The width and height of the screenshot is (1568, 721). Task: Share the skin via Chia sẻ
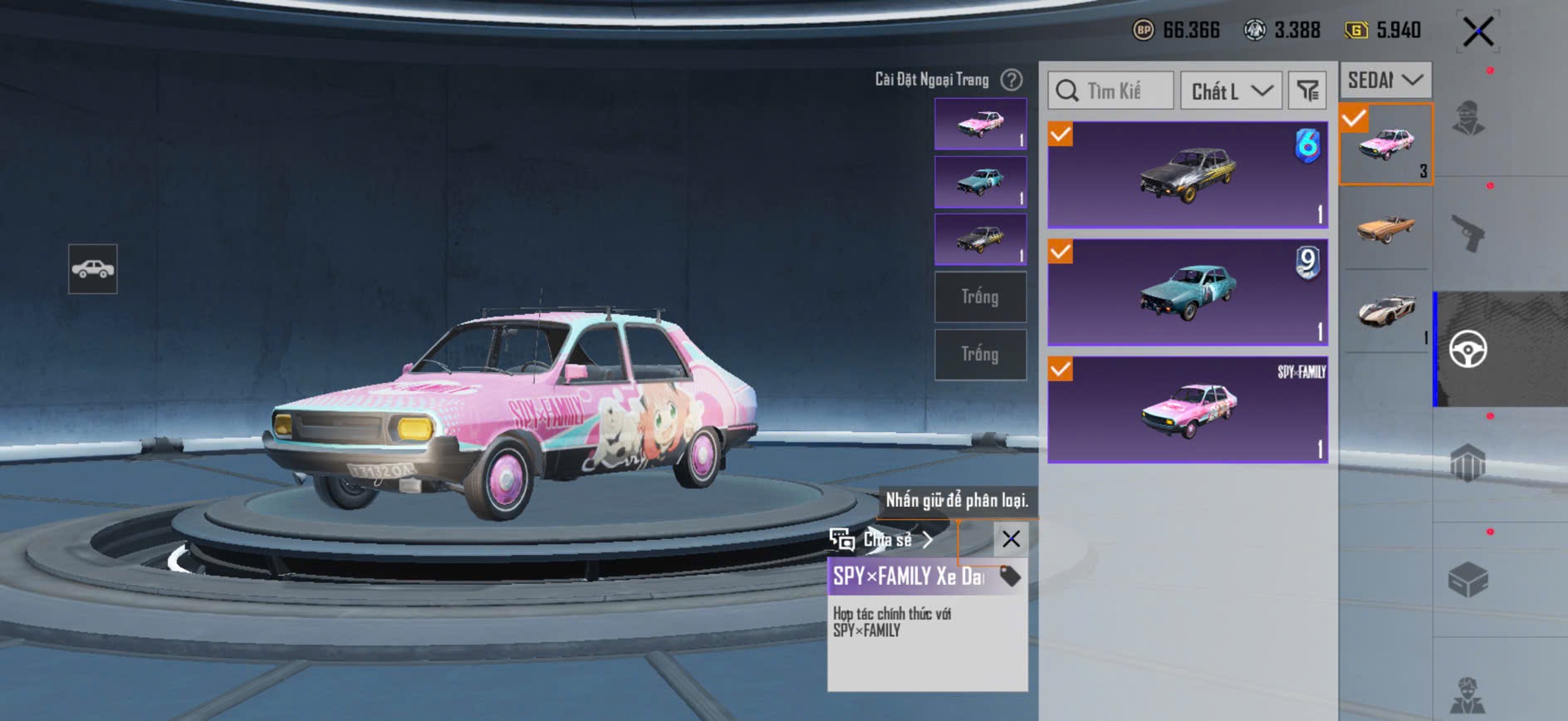click(x=887, y=540)
